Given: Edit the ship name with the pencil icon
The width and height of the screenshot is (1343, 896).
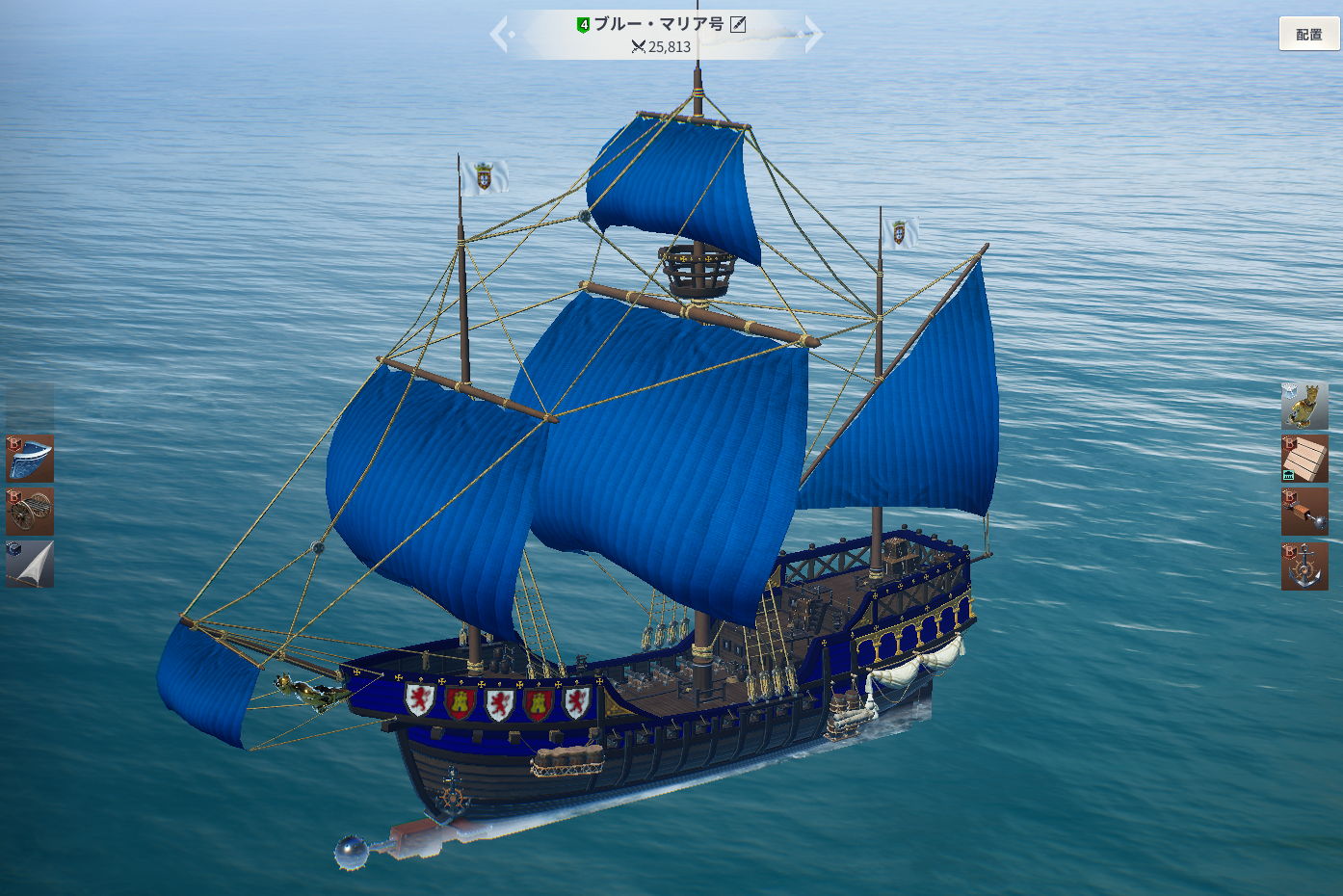Looking at the screenshot, I should pos(738,24).
